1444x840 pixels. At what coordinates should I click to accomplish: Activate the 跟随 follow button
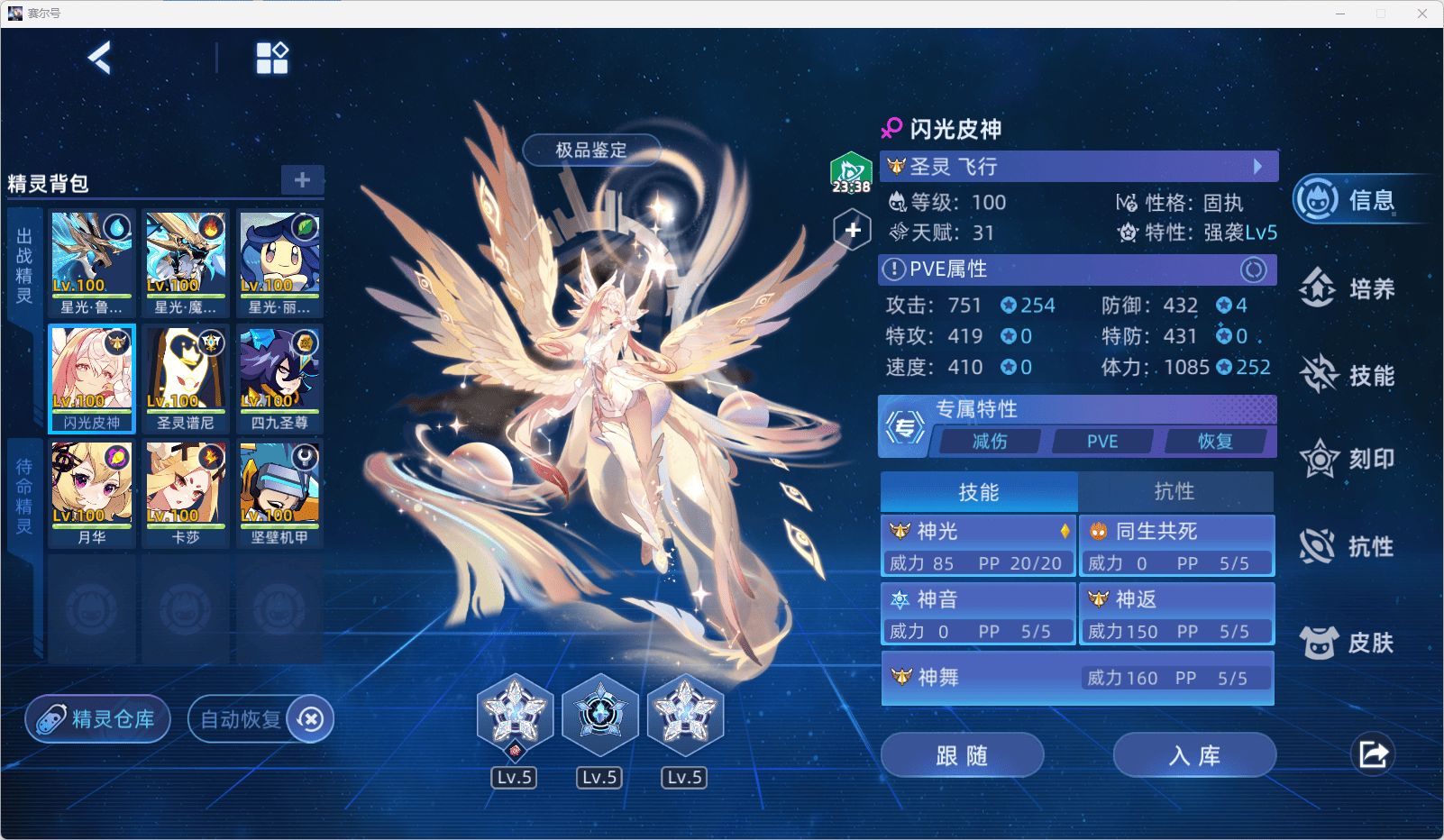962,755
